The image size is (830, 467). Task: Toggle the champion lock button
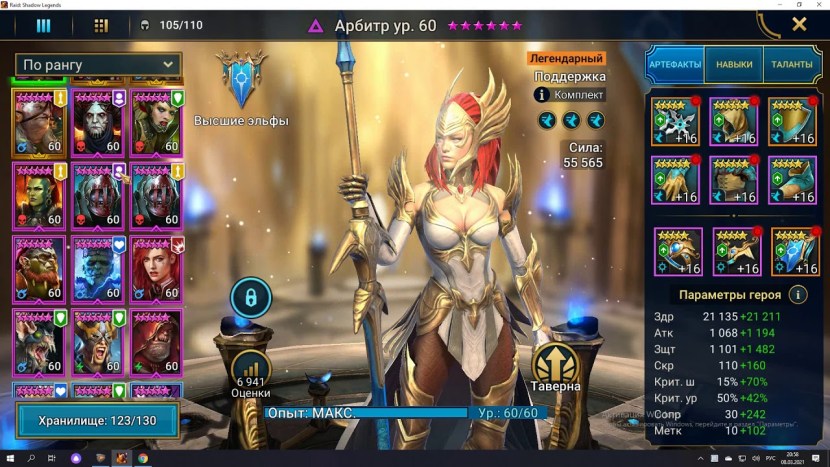(x=251, y=297)
